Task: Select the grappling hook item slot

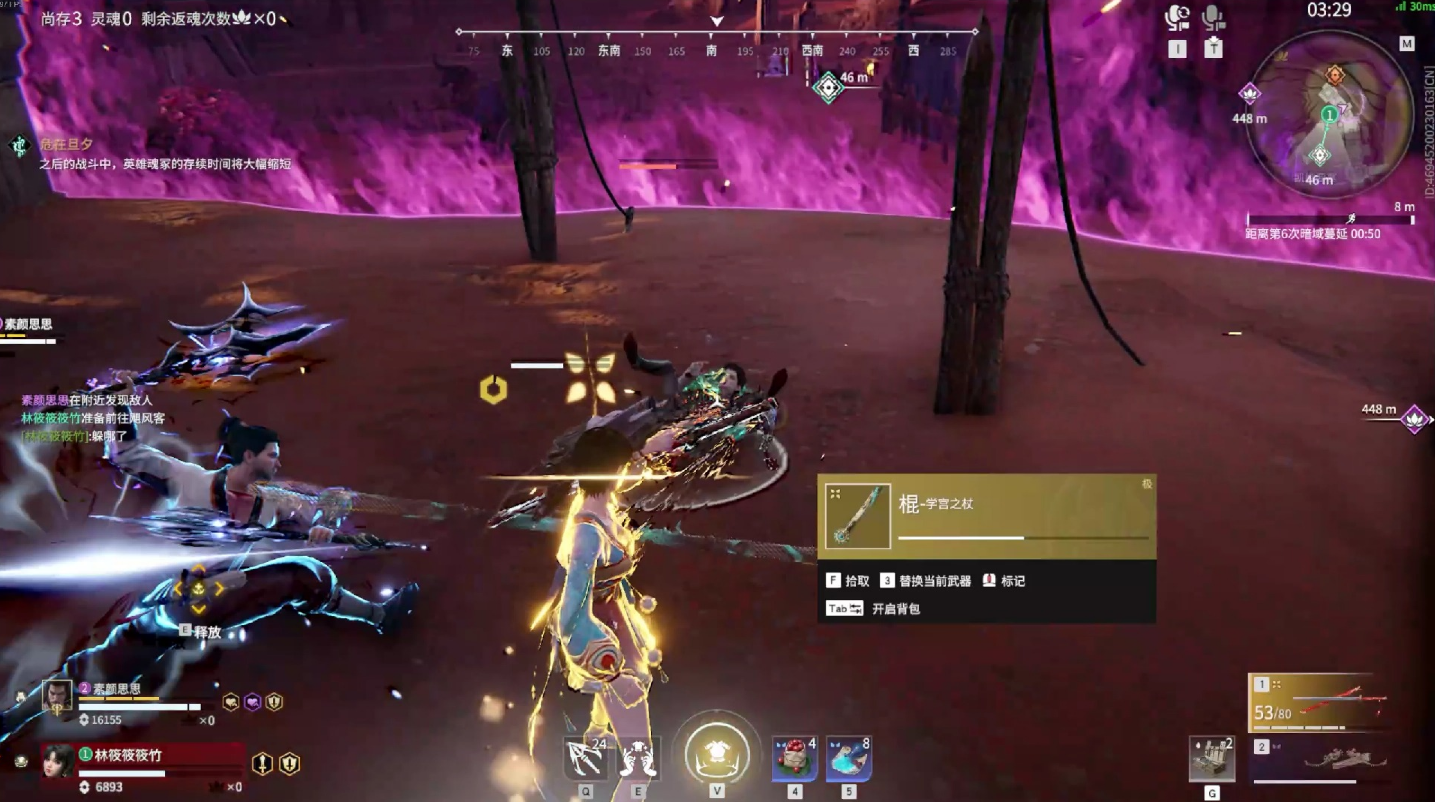Action: pyautogui.click(x=585, y=758)
